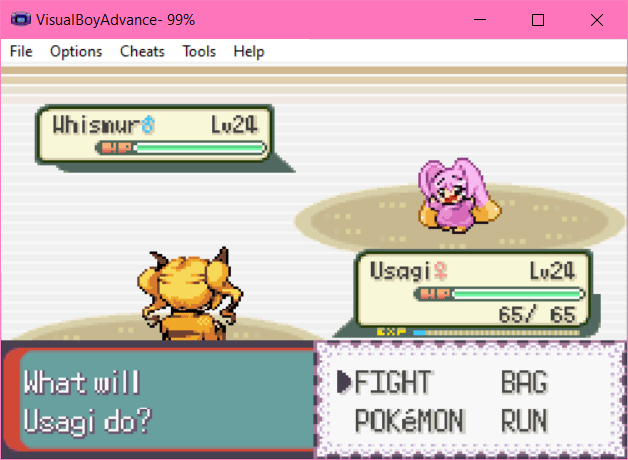Open the Help menu
Screen dimensions: 628x460
tap(249, 51)
